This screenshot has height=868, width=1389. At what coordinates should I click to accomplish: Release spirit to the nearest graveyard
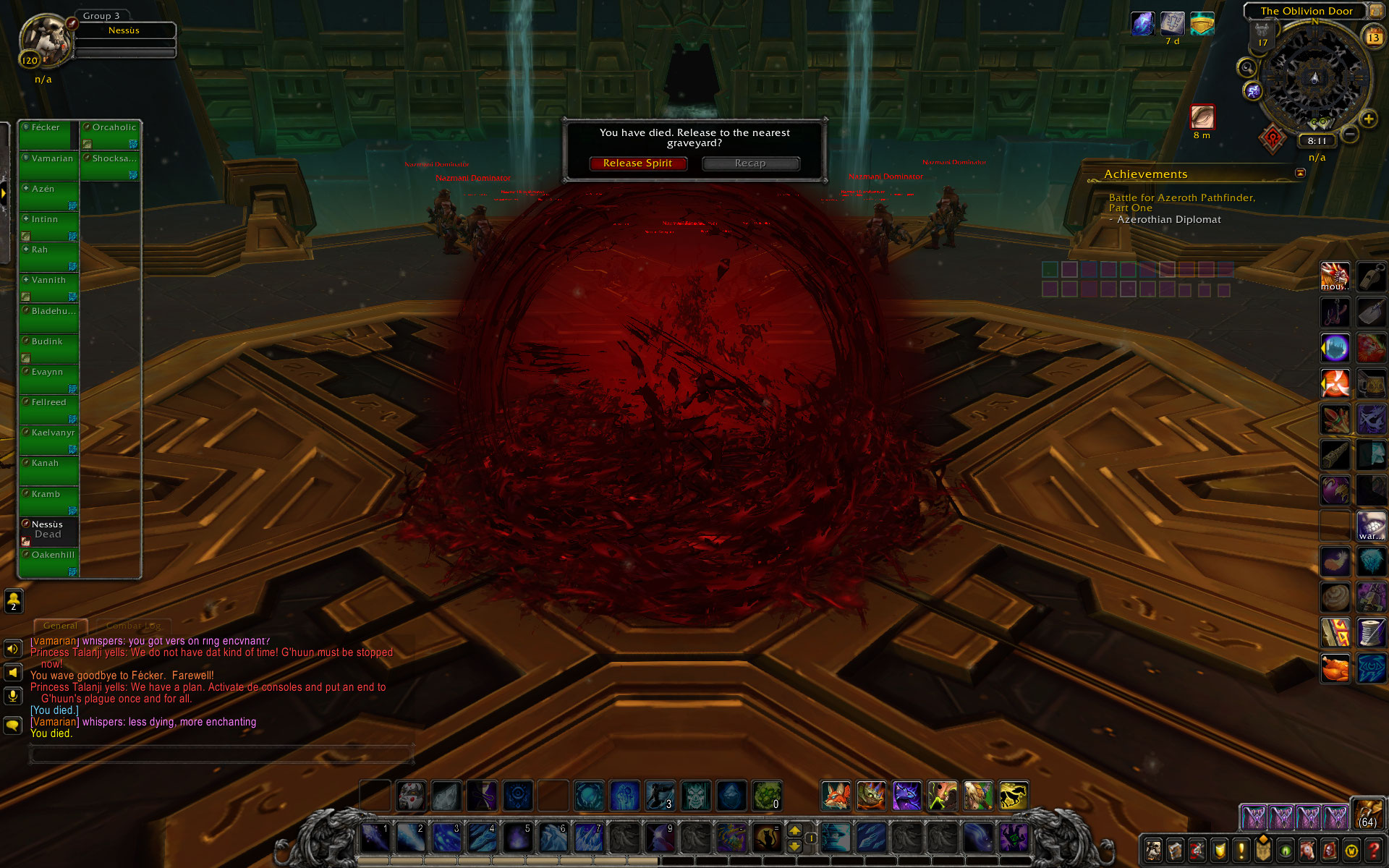pyautogui.click(x=637, y=163)
